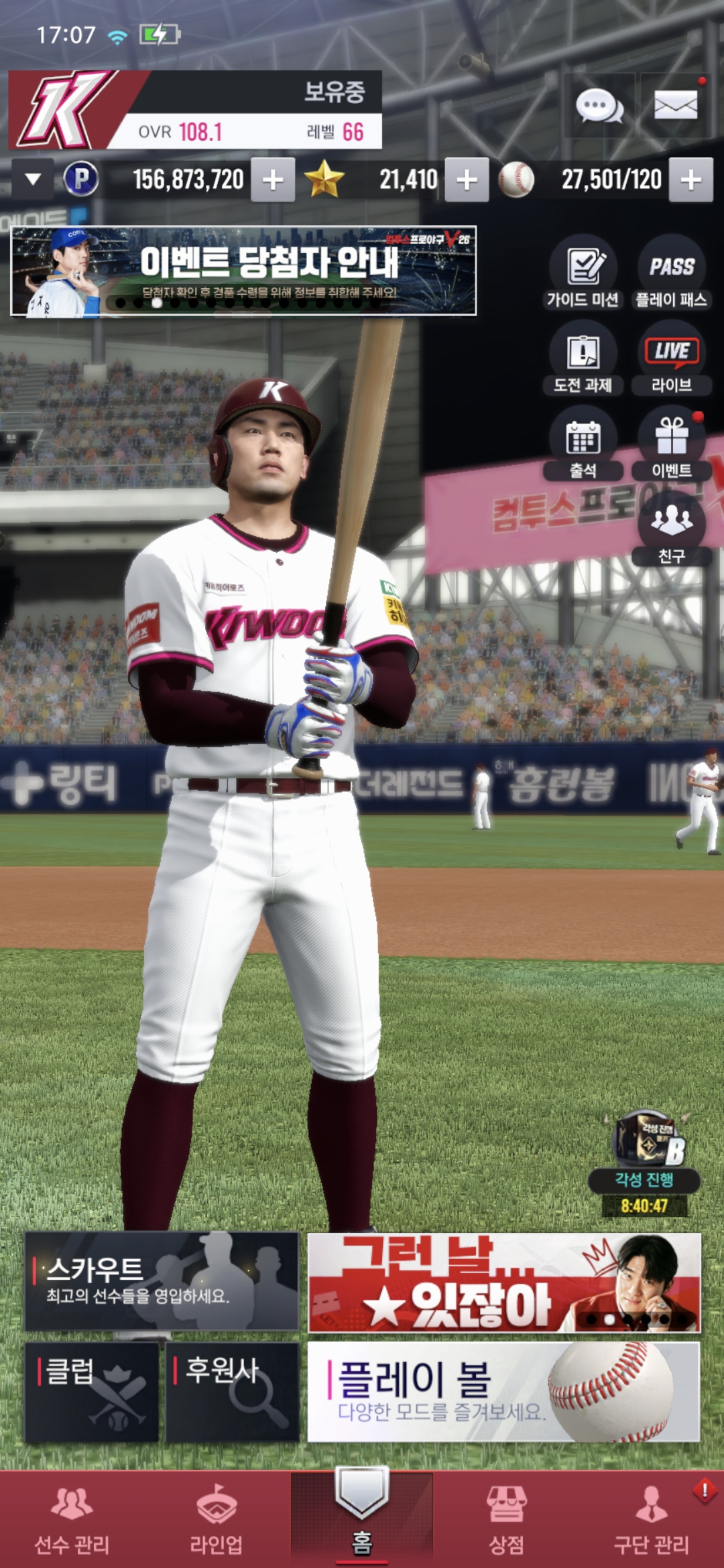Expand the currency dropdown arrow
This screenshot has width=724, height=1568.
point(33,180)
